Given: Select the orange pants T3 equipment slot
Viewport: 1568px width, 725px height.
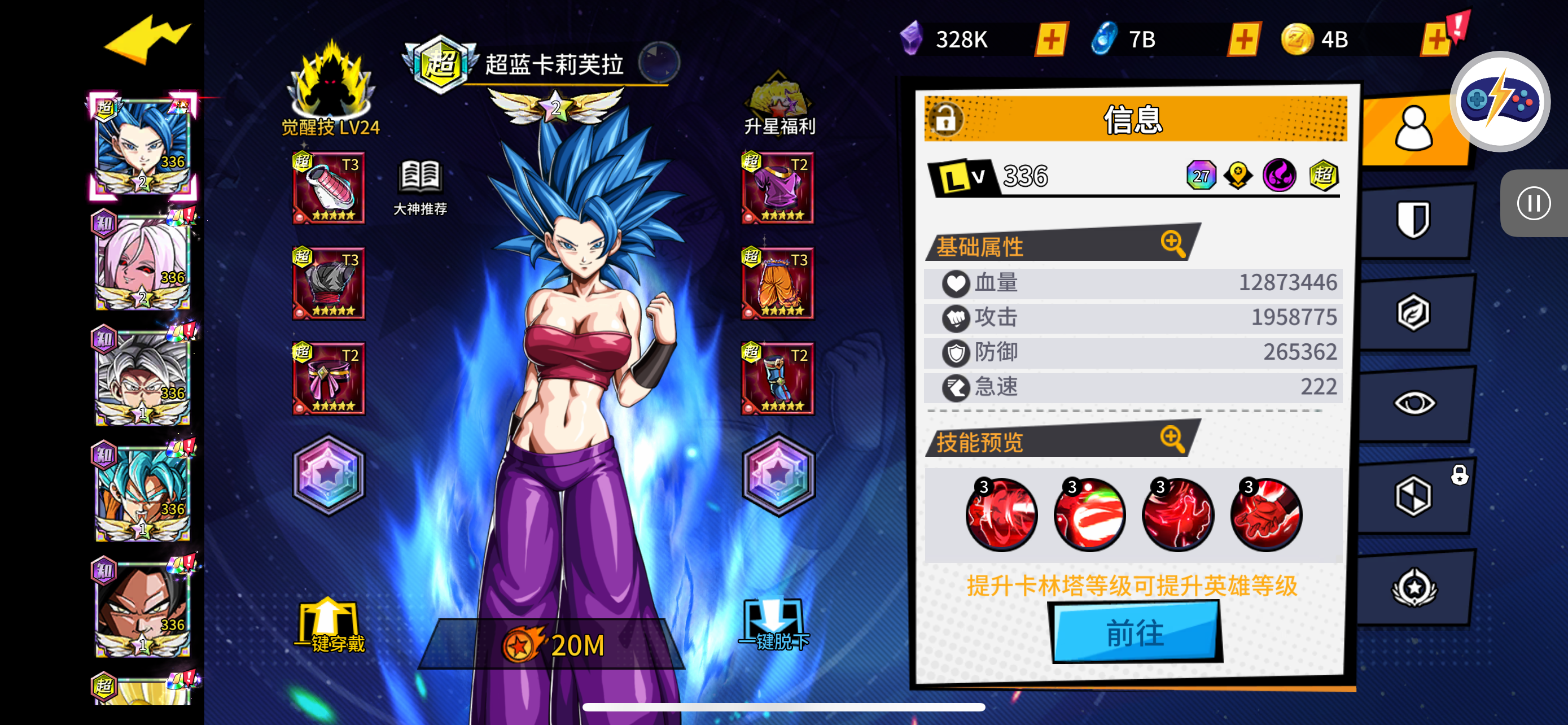Looking at the screenshot, I should pyautogui.click(x=778, y=283).
